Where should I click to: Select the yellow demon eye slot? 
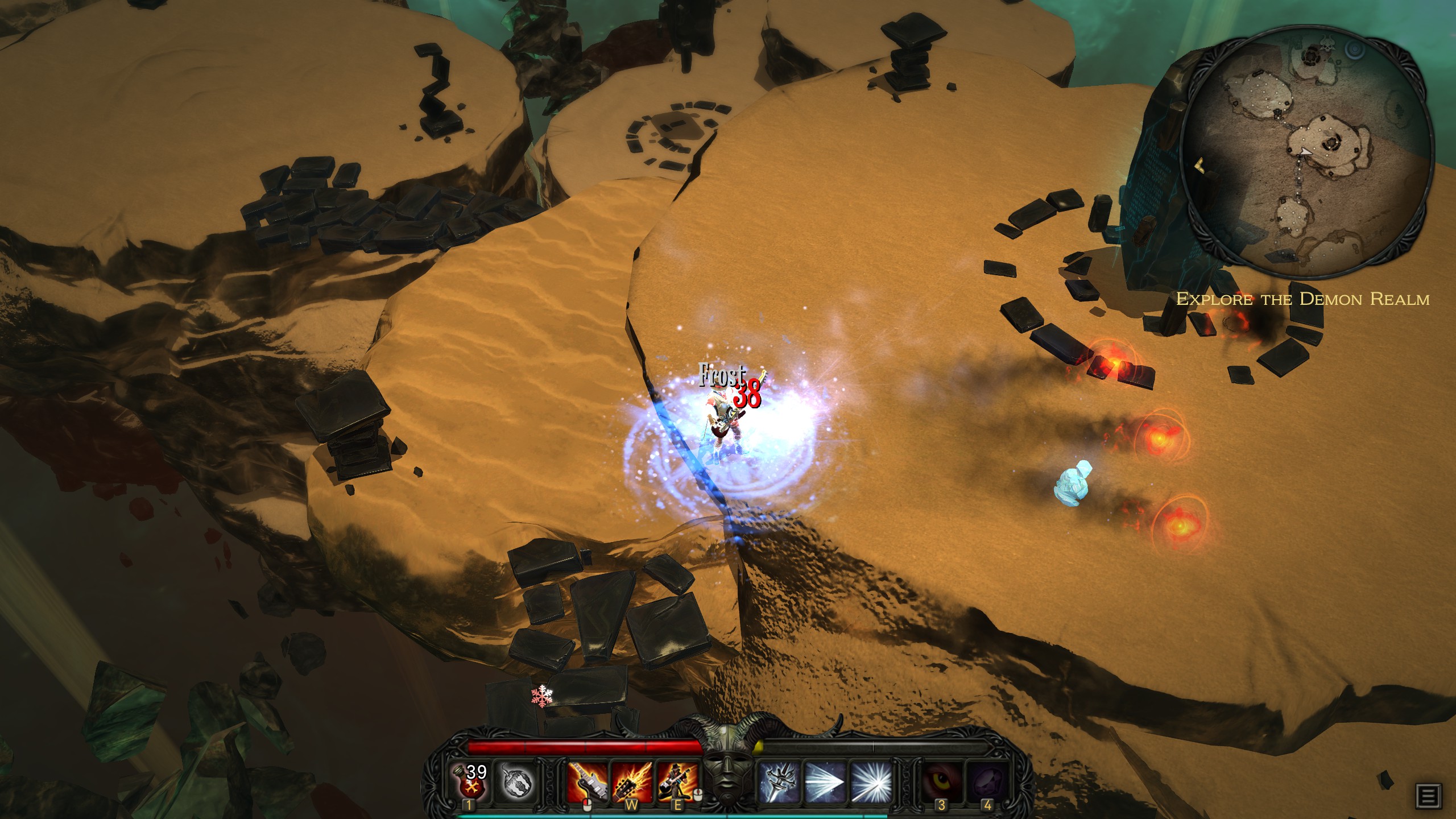pyautogui.click(x=942, y=780)
